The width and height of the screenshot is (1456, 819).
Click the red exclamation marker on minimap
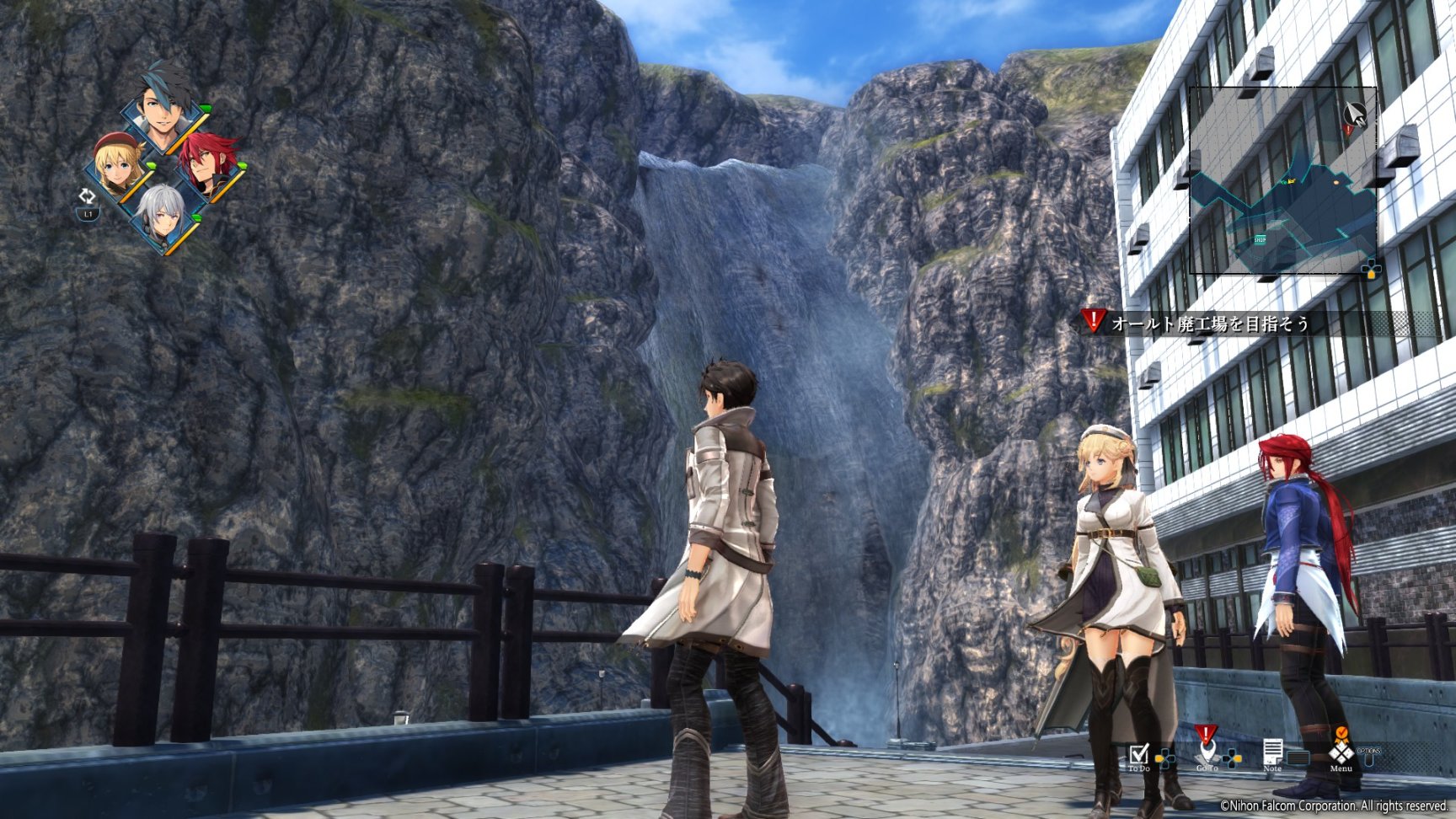tap(1348, 128)
